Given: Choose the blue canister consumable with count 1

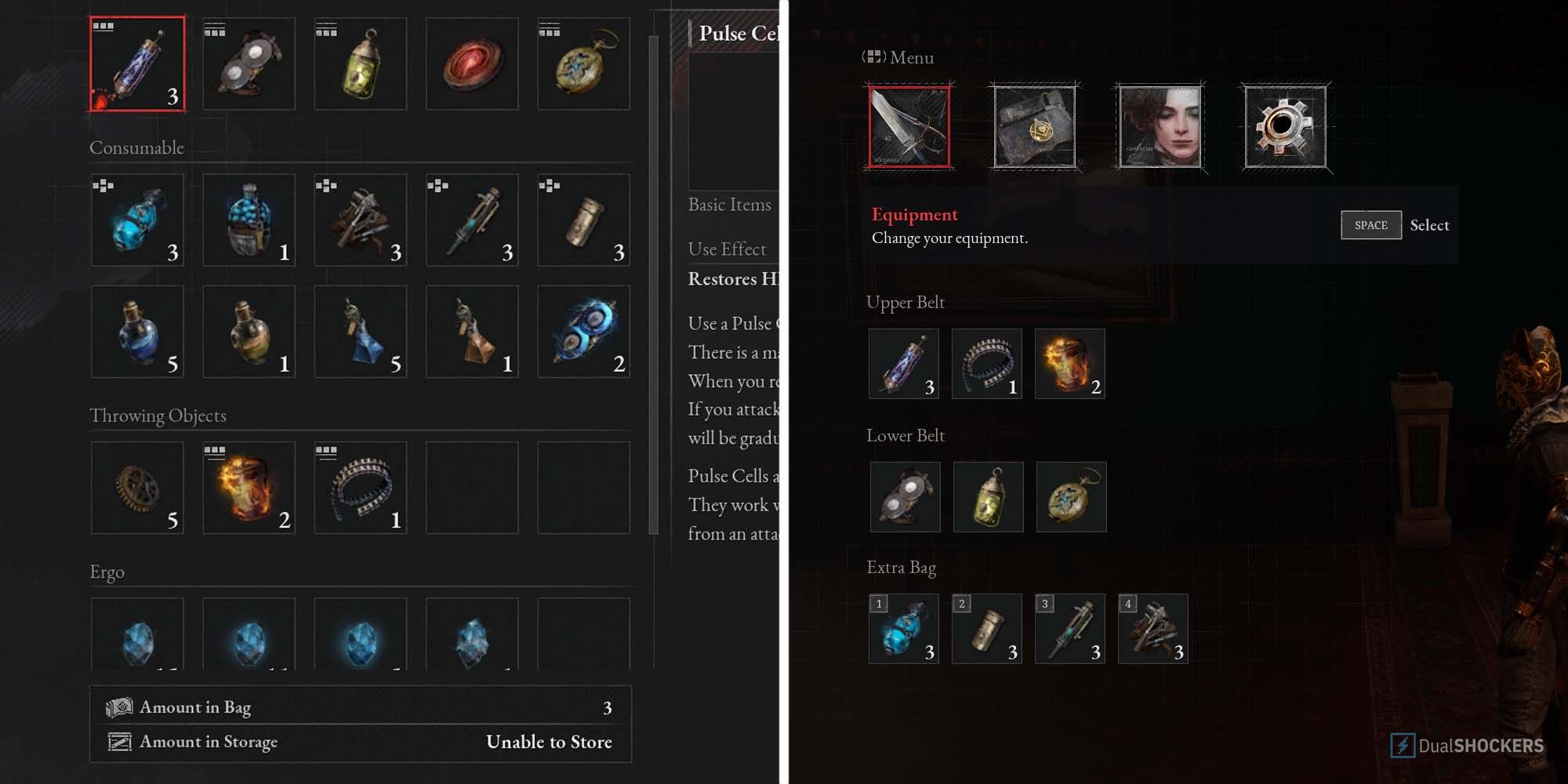Looking at the screenshot, I should pyautogui.click(x=249, y=220).
